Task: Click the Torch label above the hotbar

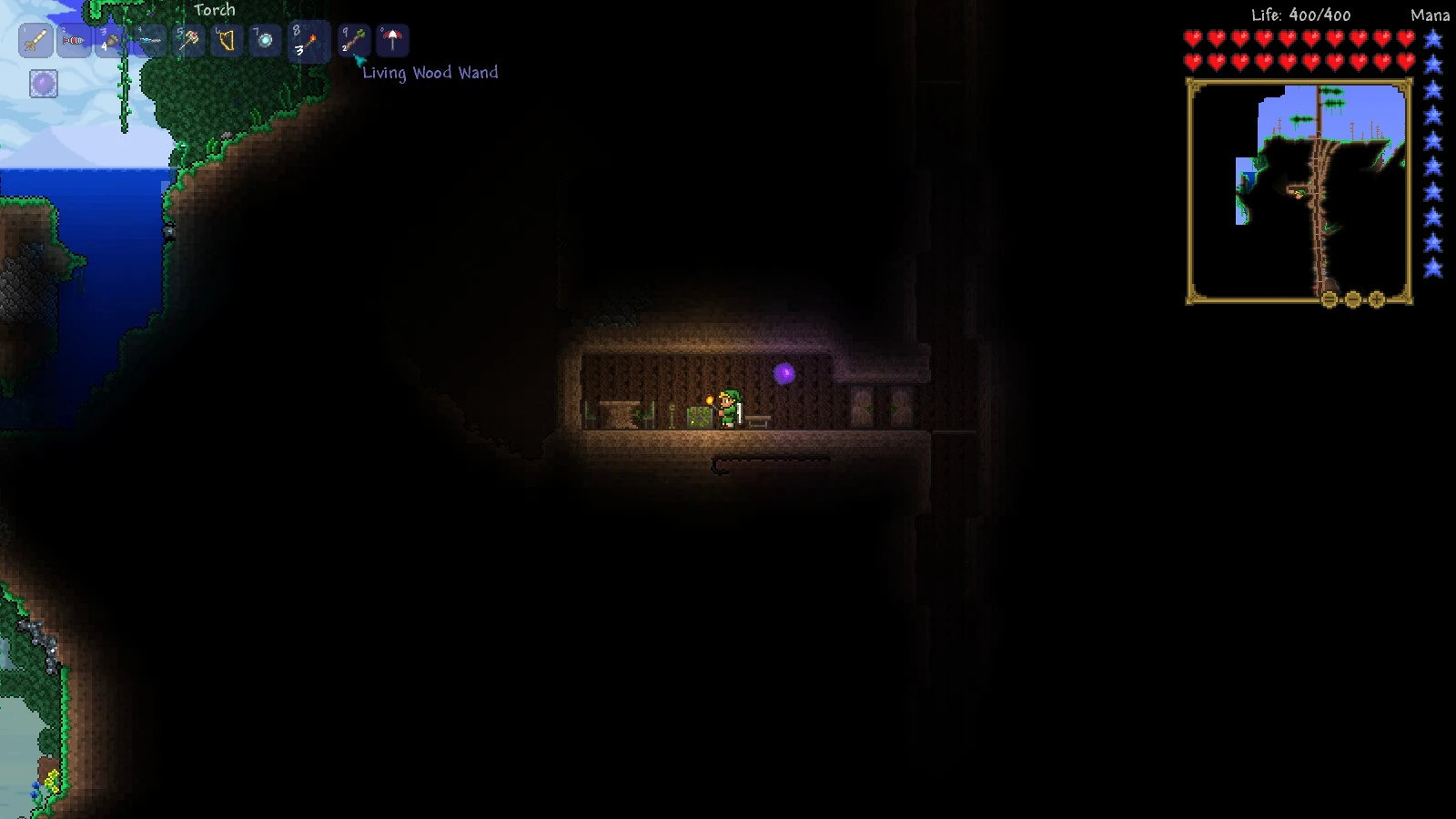Action: pos(214,10)
